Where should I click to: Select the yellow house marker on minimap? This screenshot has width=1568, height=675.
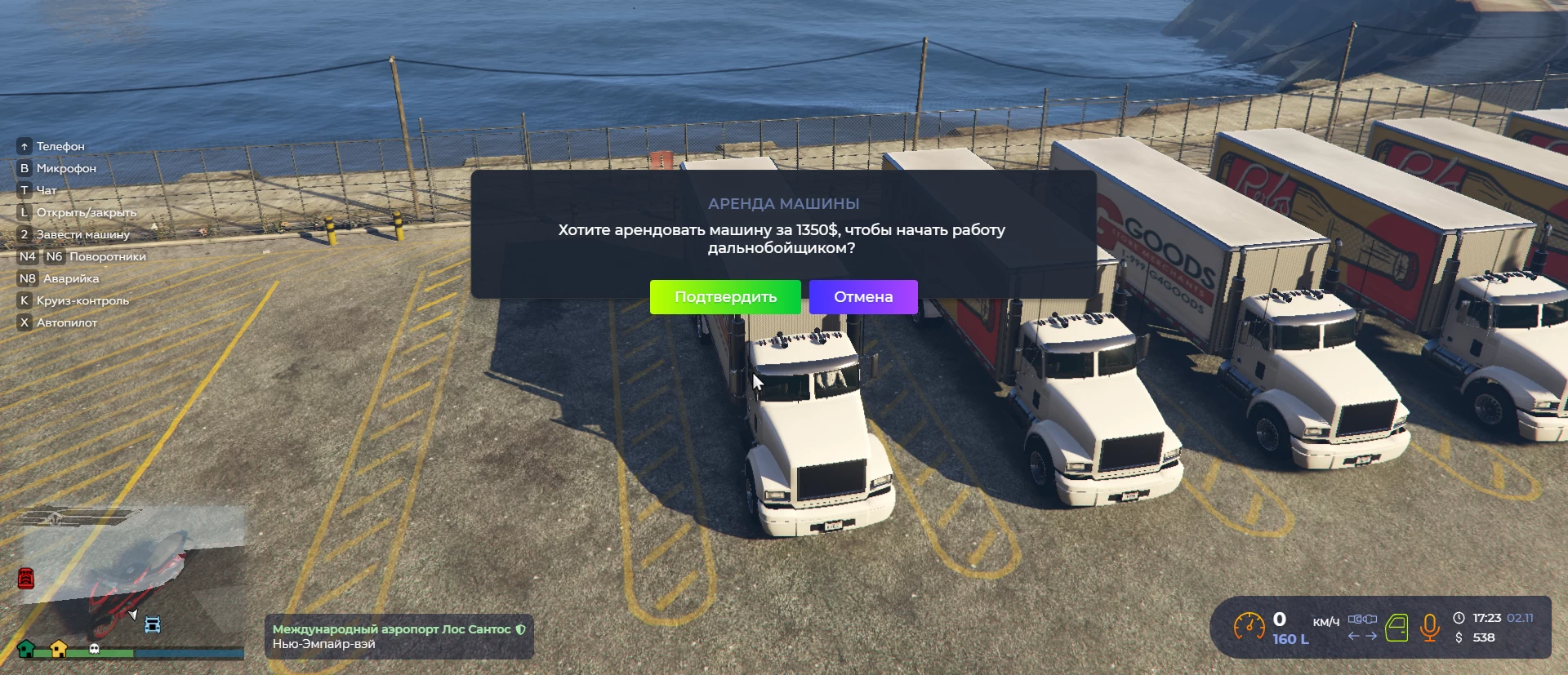coord(59,649)
